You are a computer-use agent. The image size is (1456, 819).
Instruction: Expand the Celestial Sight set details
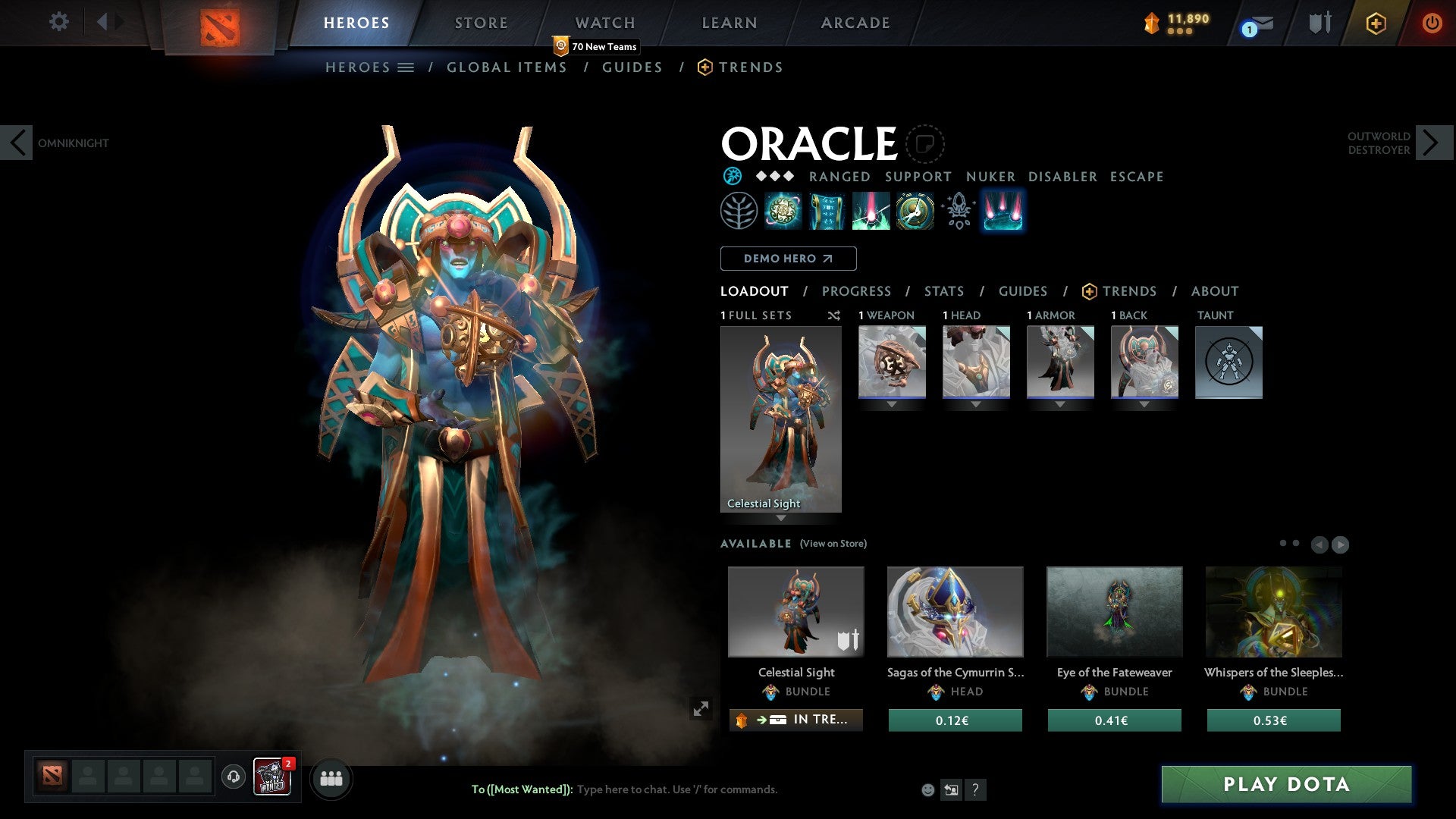click(782, 519)
